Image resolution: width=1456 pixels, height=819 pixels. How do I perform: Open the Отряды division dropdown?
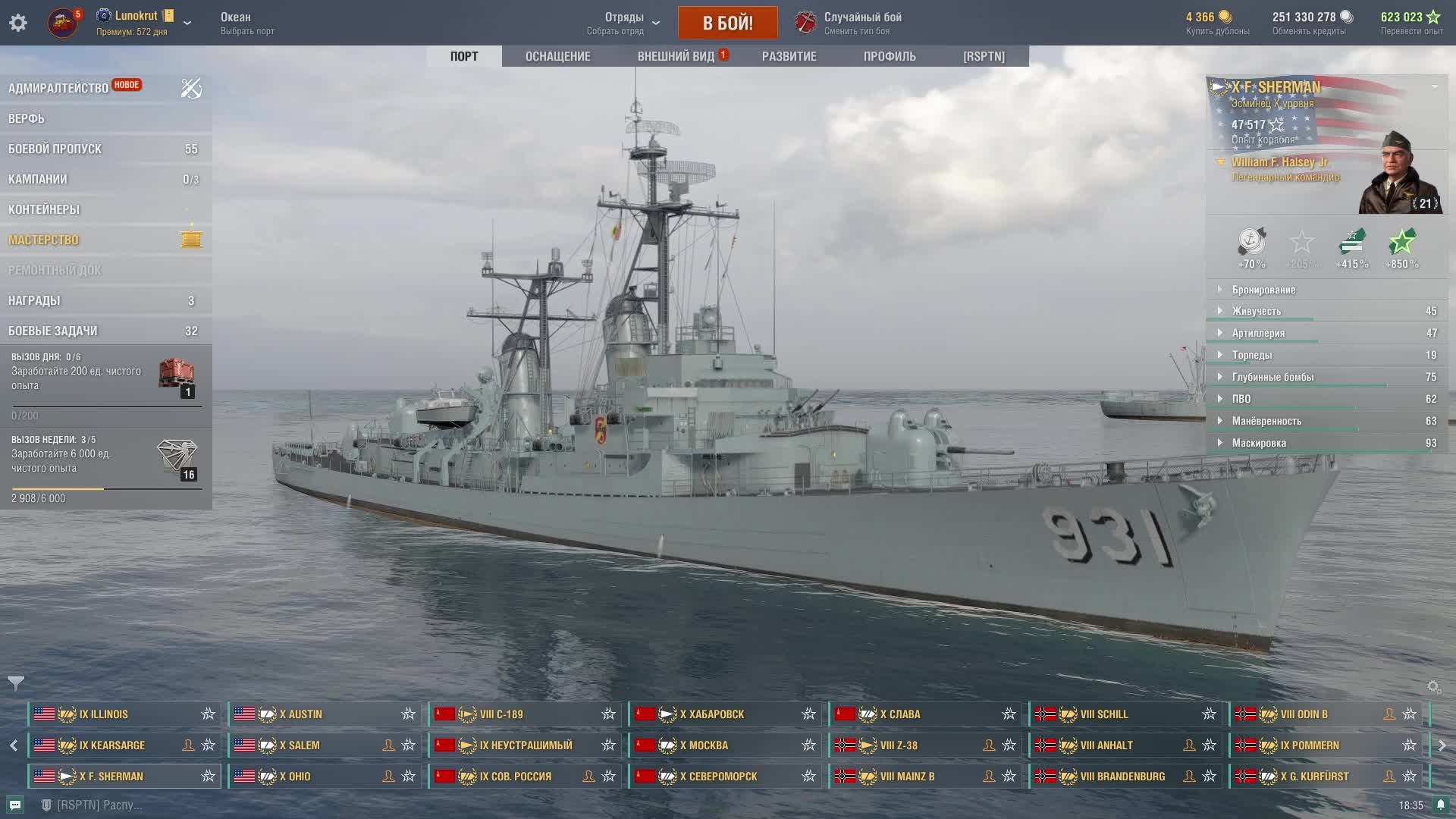(624, 23)
